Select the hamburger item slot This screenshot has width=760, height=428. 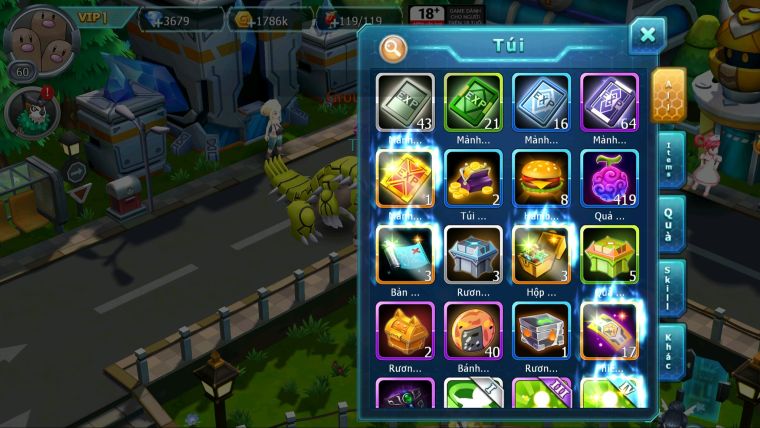click(x=541, y=178)
